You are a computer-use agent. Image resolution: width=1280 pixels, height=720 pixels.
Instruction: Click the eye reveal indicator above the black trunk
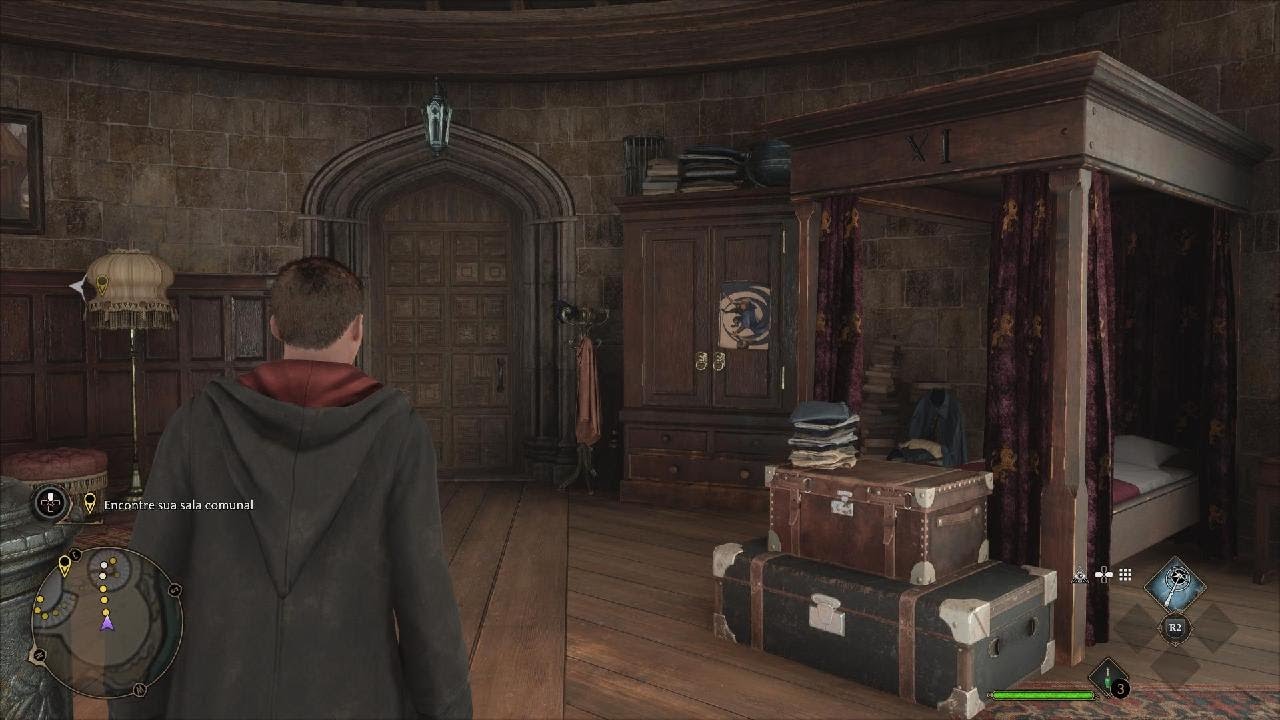(1080, 575)
